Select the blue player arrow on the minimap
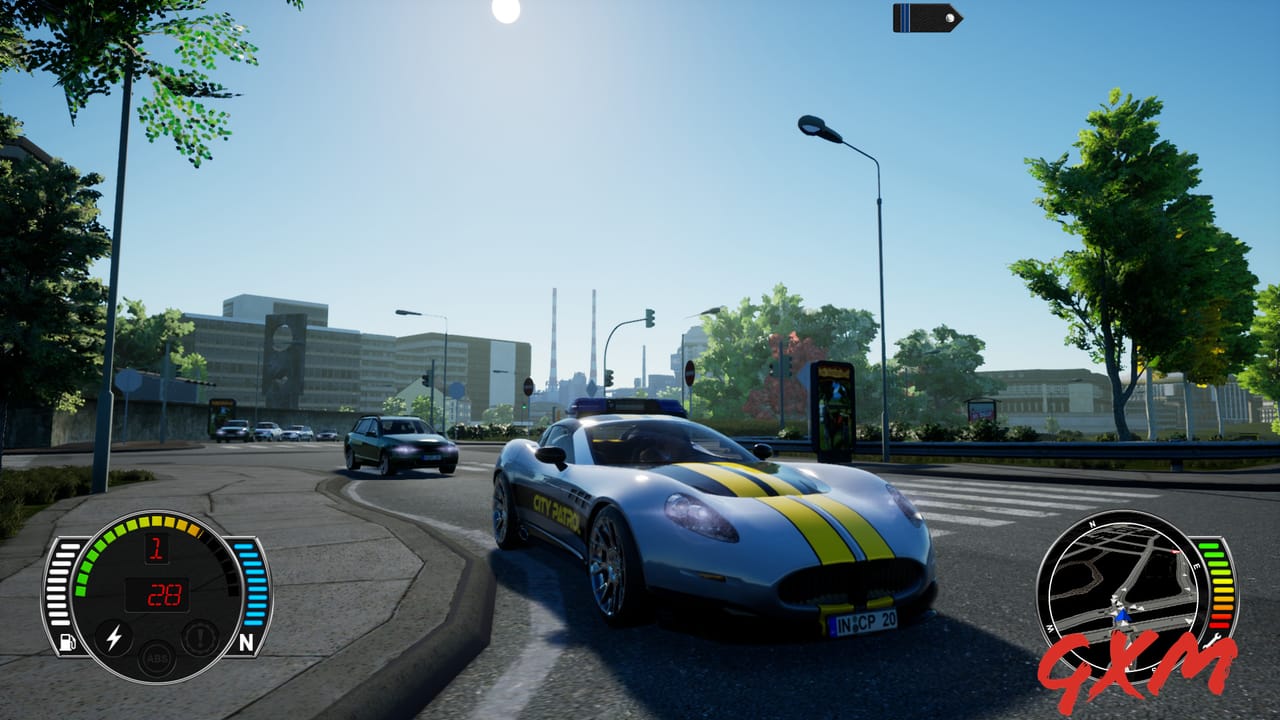Screen dimensions: 1280x720 pyautogui.click(x=1124, y=616)
